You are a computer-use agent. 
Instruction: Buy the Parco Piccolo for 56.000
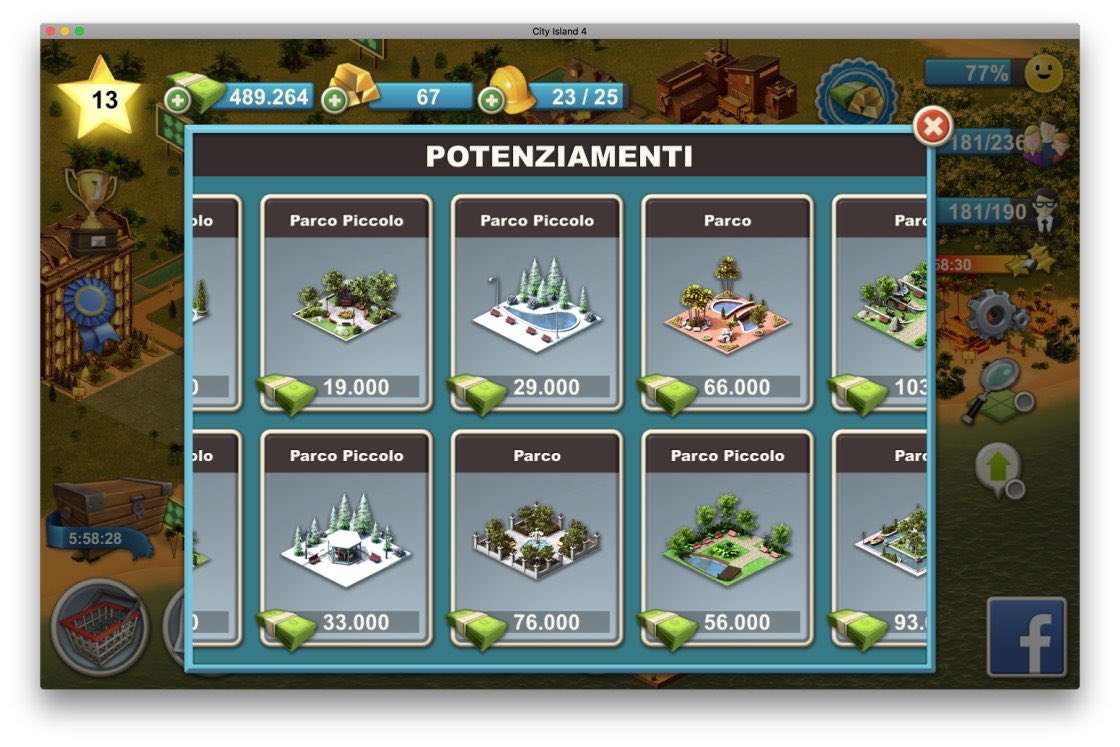click(x=727, y=537)
